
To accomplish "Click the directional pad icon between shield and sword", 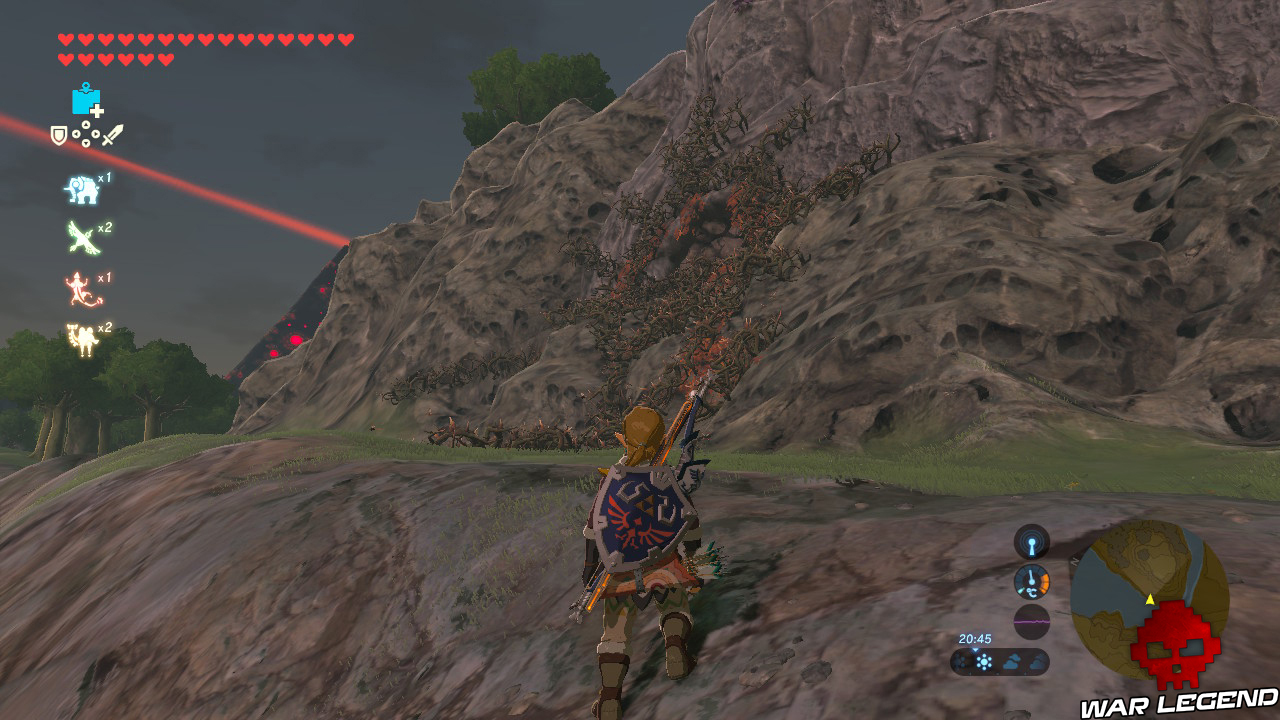I will coord(85,135).
